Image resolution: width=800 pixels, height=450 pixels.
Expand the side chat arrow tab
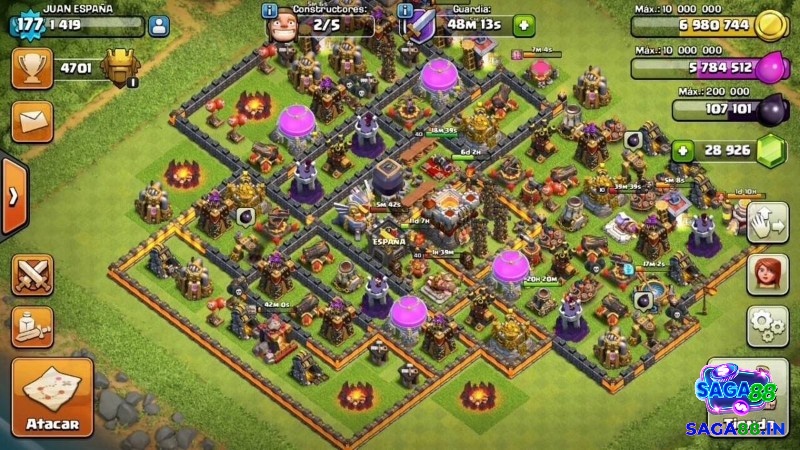11,196
